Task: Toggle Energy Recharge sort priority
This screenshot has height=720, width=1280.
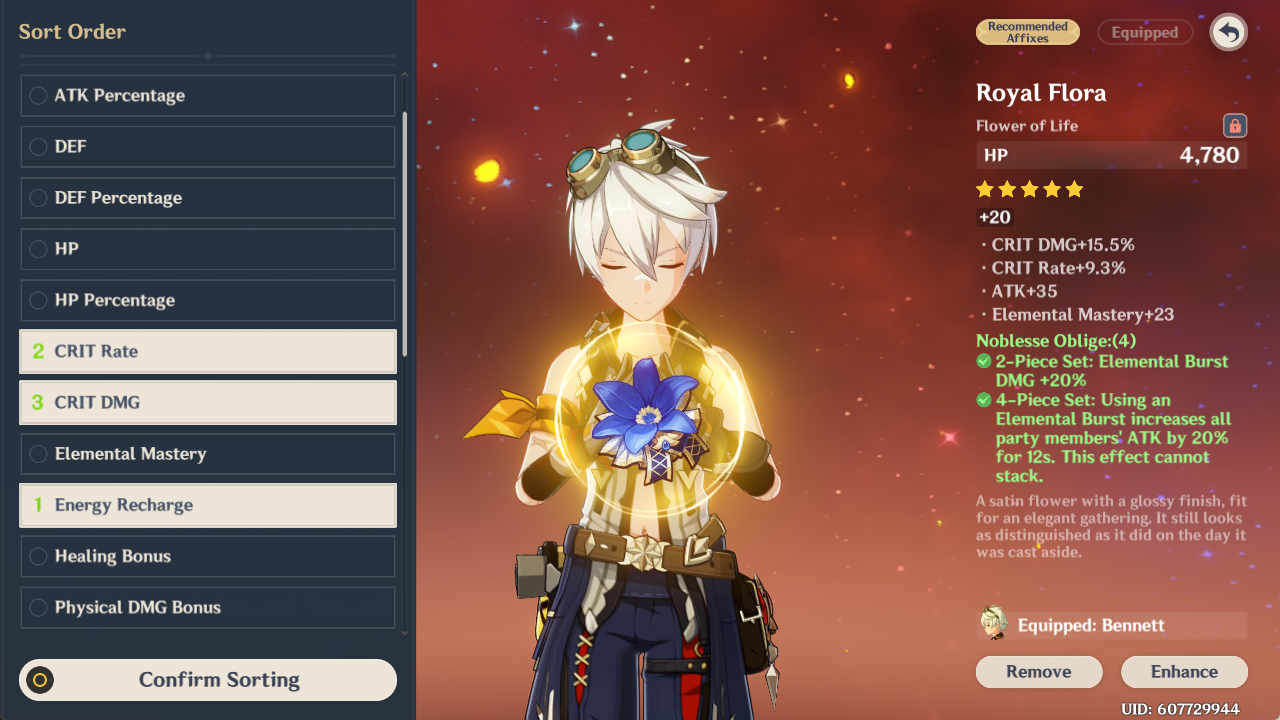Action: pyautogui.click(x=208, y=505)
